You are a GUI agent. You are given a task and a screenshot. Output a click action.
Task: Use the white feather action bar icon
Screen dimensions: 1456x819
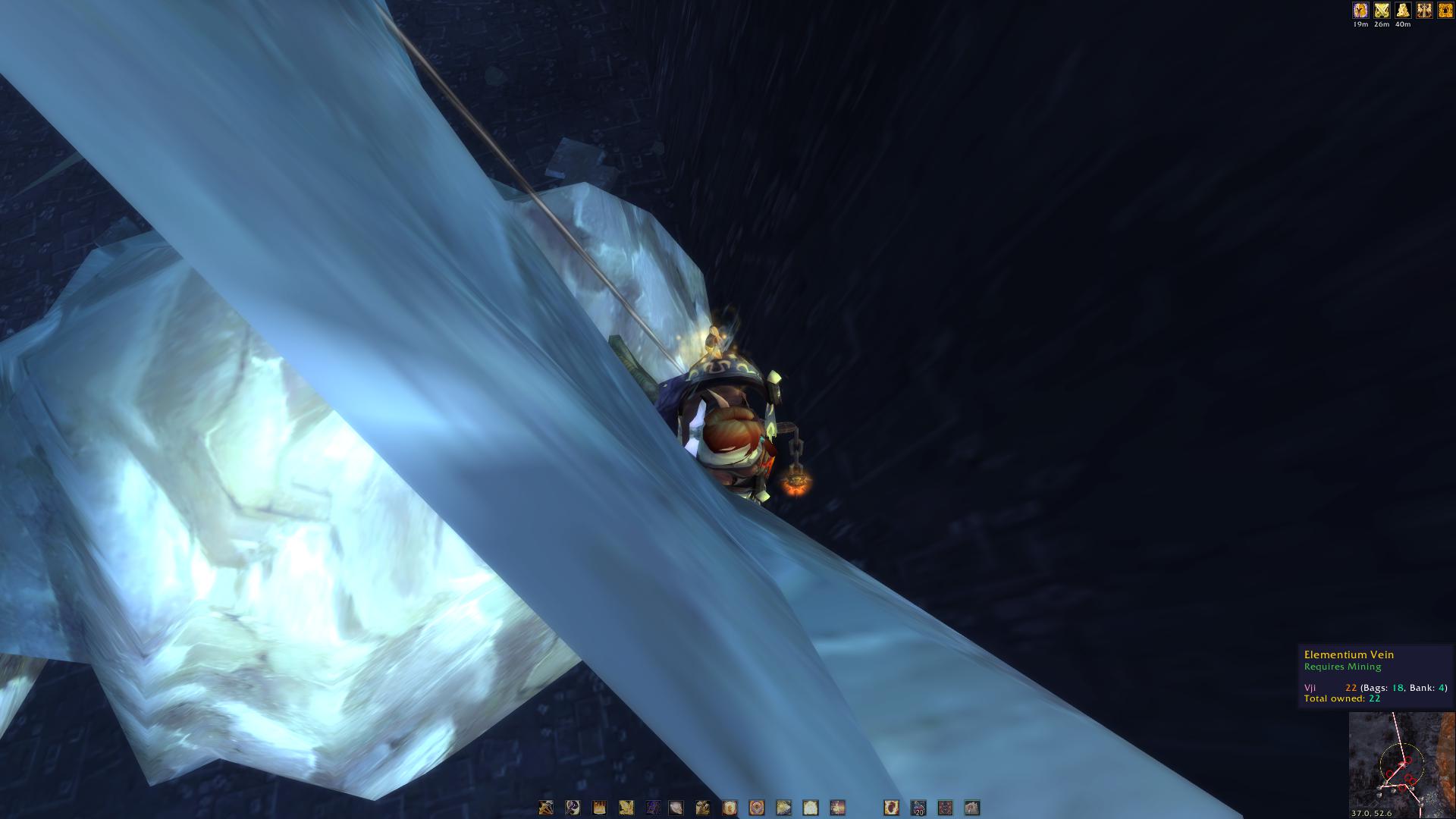coord(675,808)
